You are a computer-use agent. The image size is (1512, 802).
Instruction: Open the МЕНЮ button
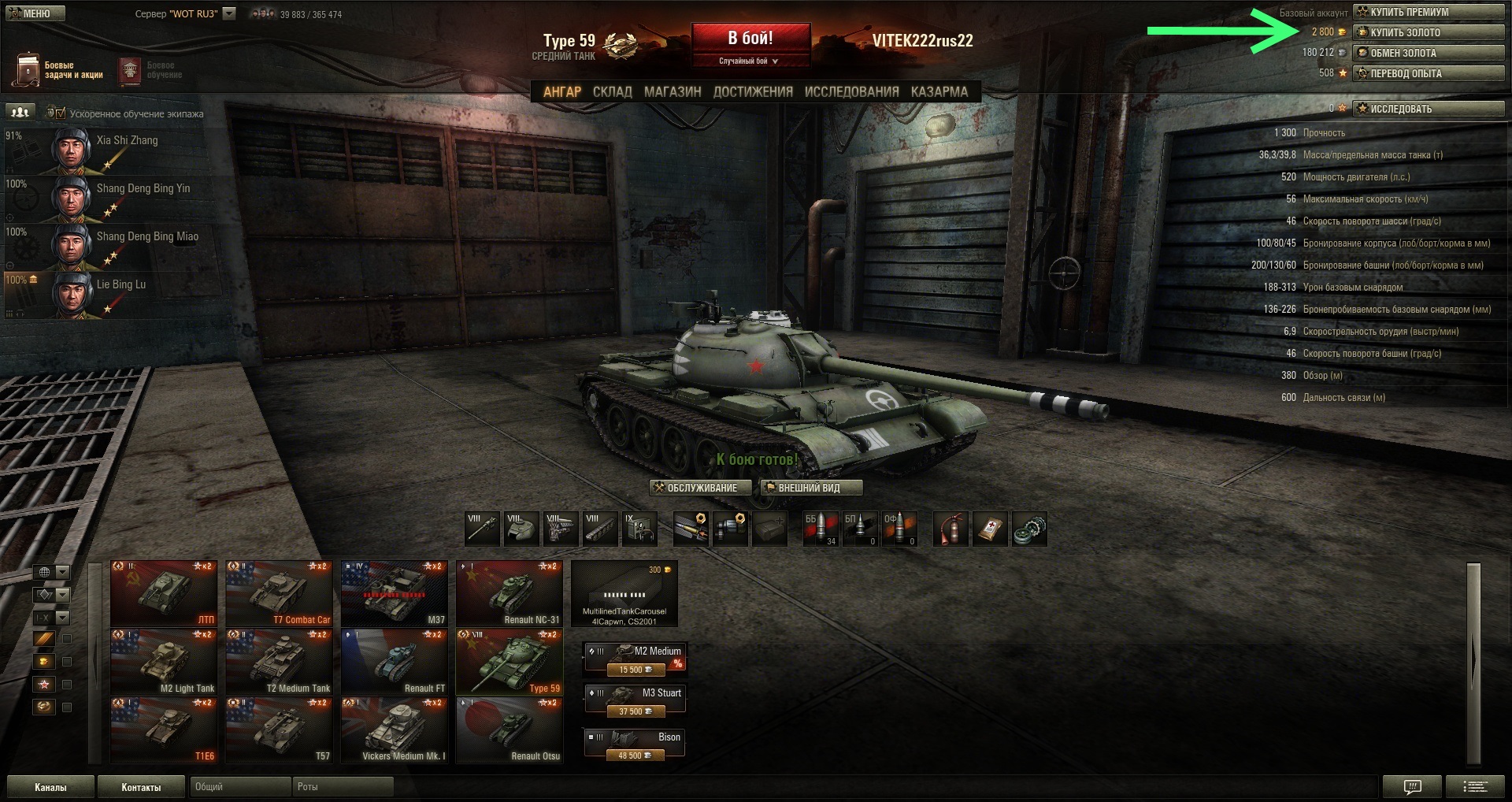[33, 13]
